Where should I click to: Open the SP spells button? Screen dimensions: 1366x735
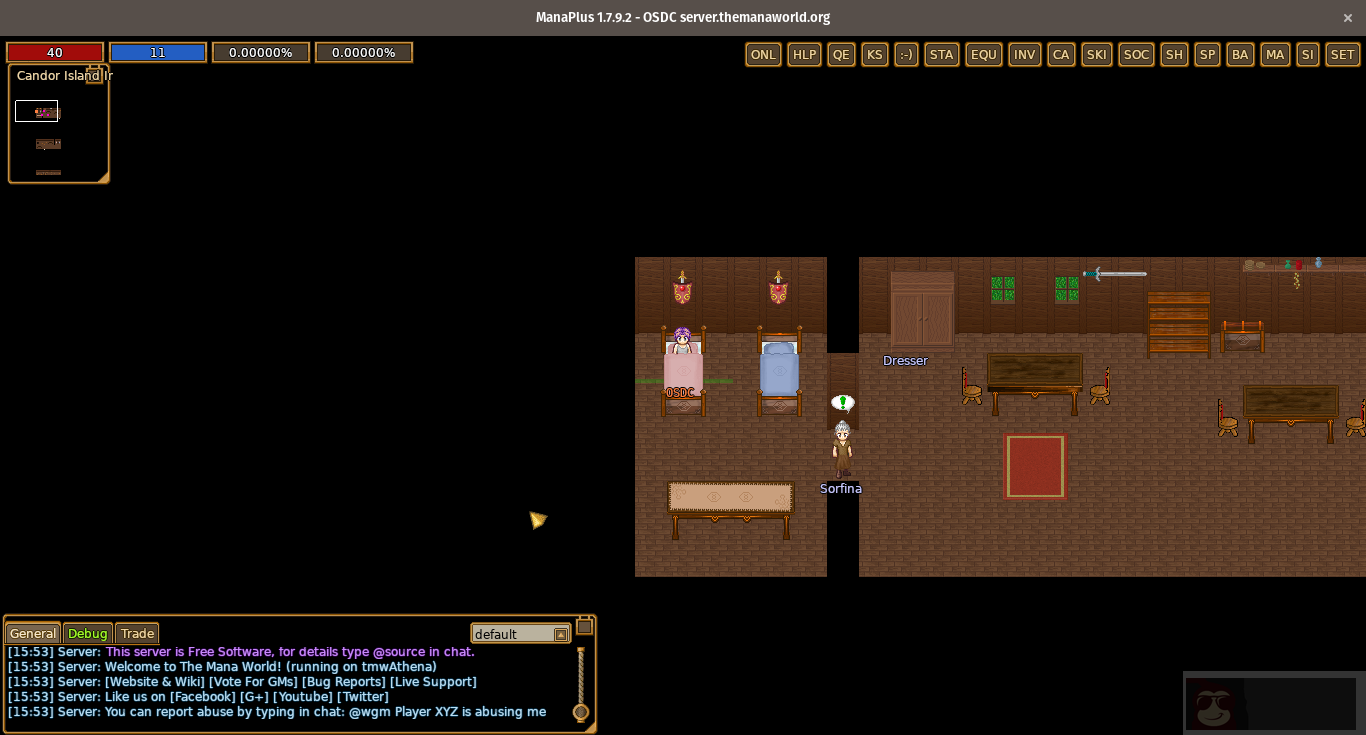click(x=1208, y=55)
